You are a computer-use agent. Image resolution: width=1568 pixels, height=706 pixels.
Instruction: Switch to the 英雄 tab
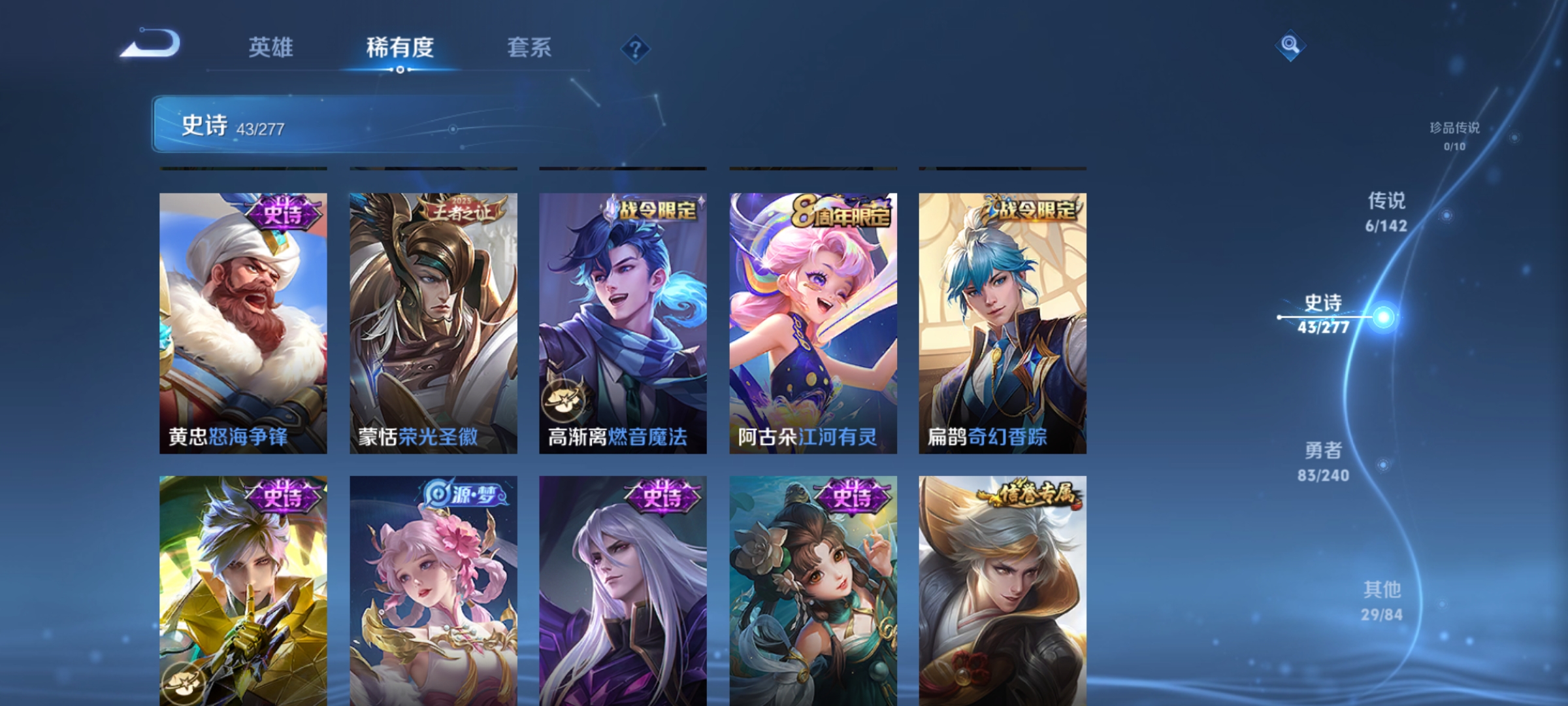tap(272, 47)
